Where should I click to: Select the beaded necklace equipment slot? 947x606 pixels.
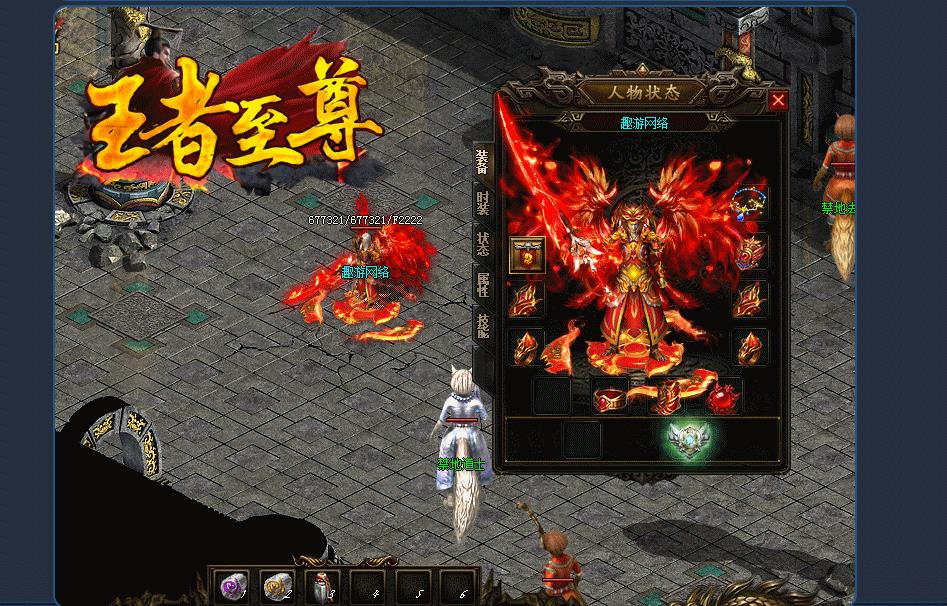749,203
